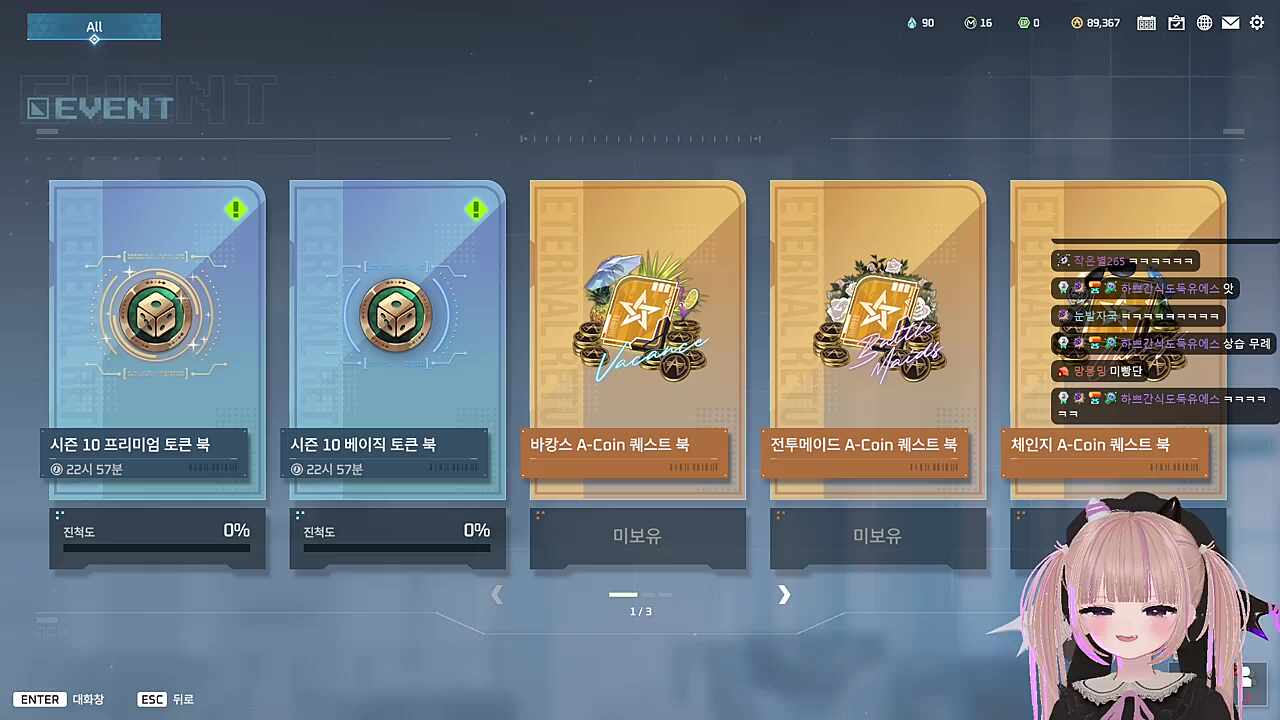Open the settings gear menu
The height and width of the screenshot is (720, 1280).
pyautogui.click(x=1257, y=22)
